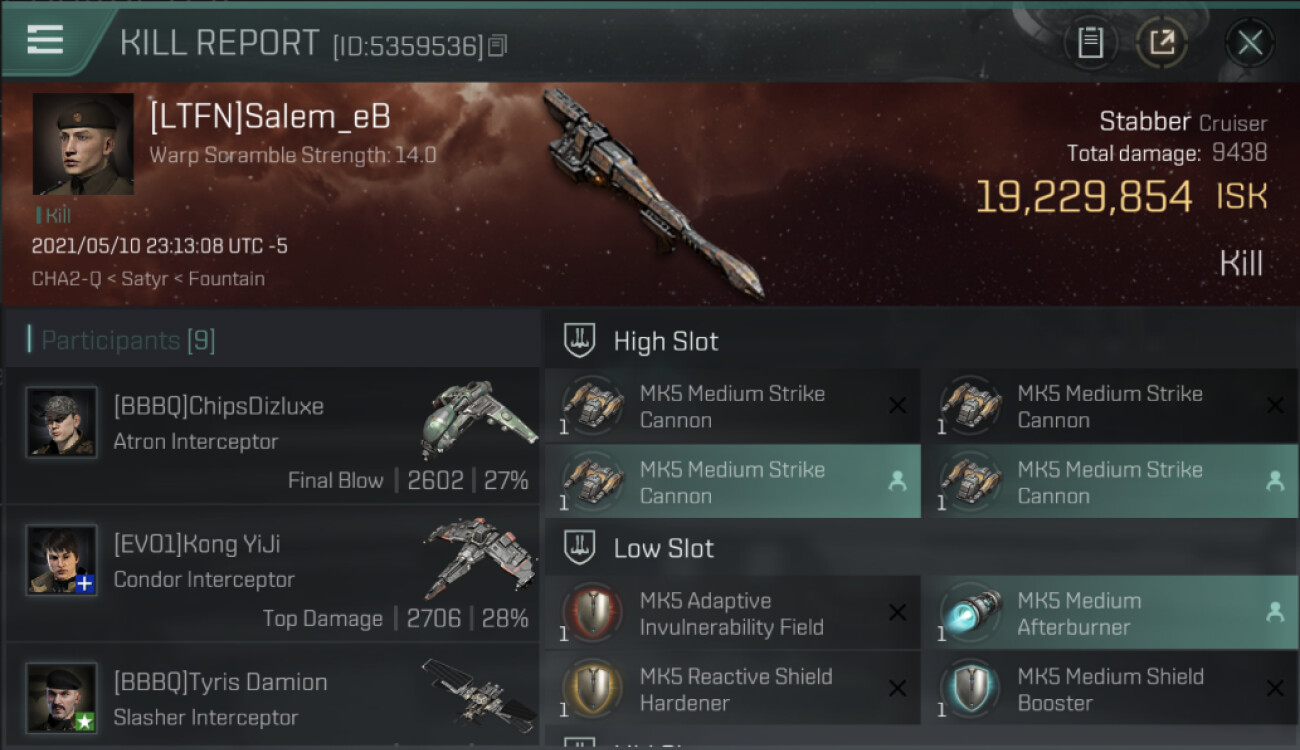Open the hamburger menu

pos(45,40)
